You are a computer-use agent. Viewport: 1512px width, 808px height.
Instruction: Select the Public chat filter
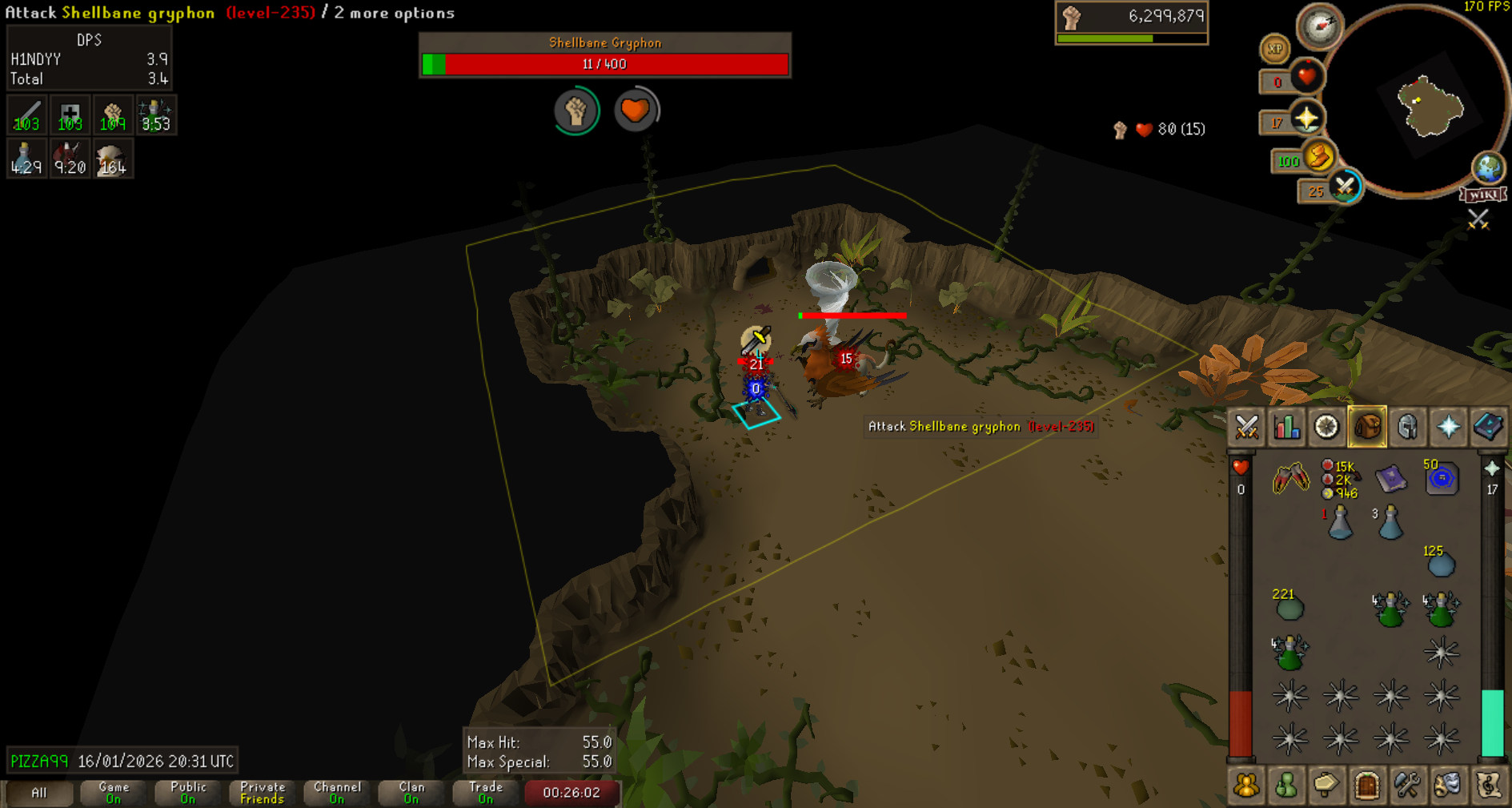pyautogui.click(x=188, y=793)
